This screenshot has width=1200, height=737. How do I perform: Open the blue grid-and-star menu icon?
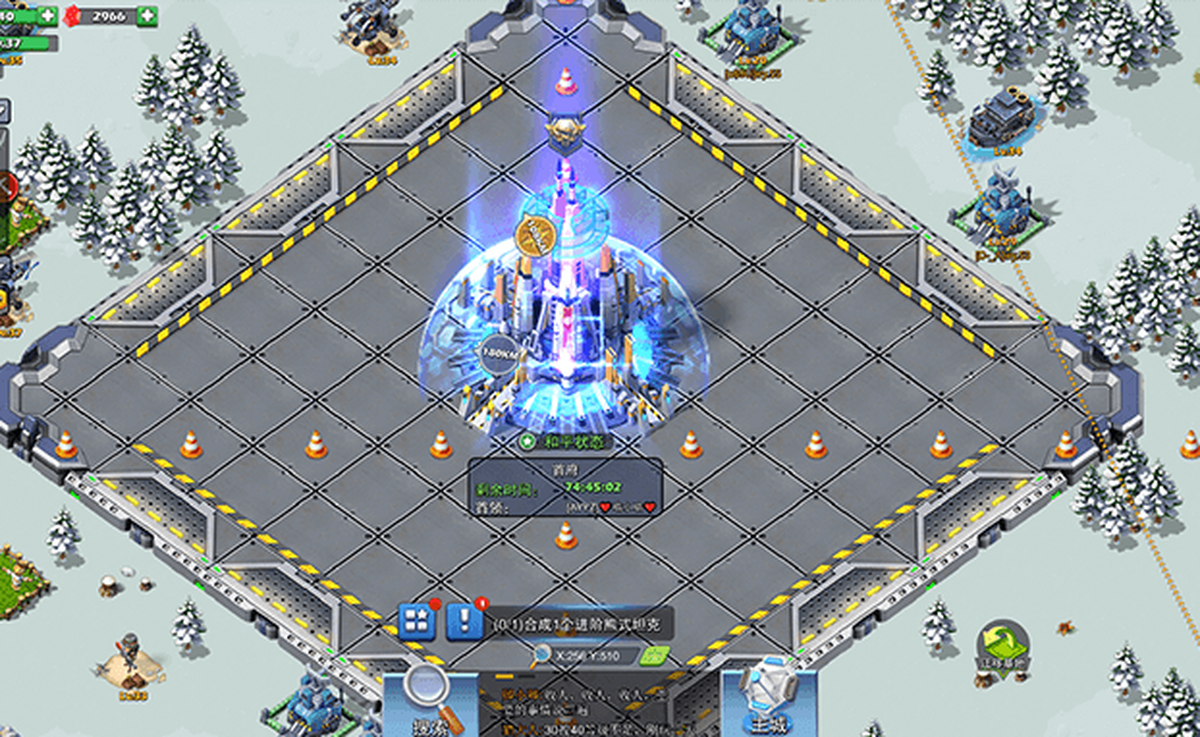pos(417,622)
